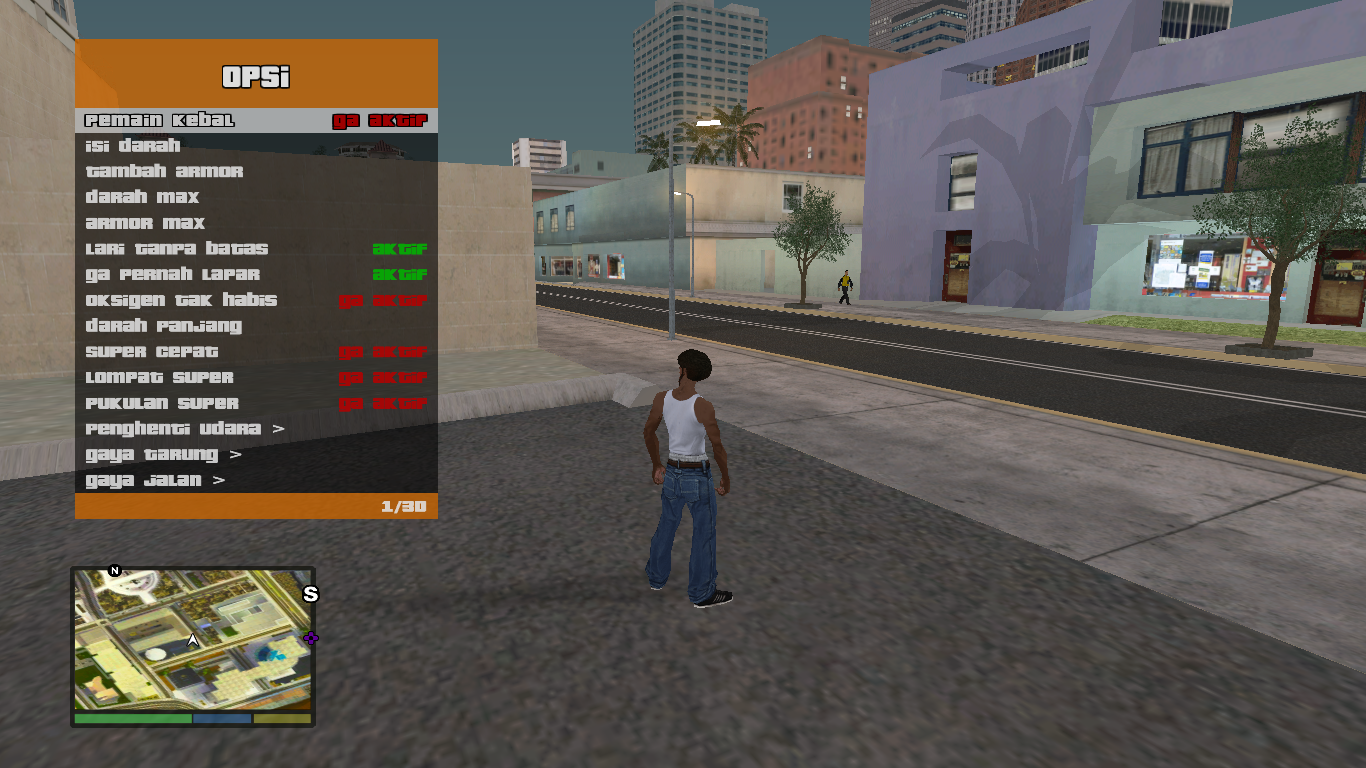Select the Isi Darah option
The height and width of the screenshot is (768, 1366).
pyautogui.click(x=255, y=144)
